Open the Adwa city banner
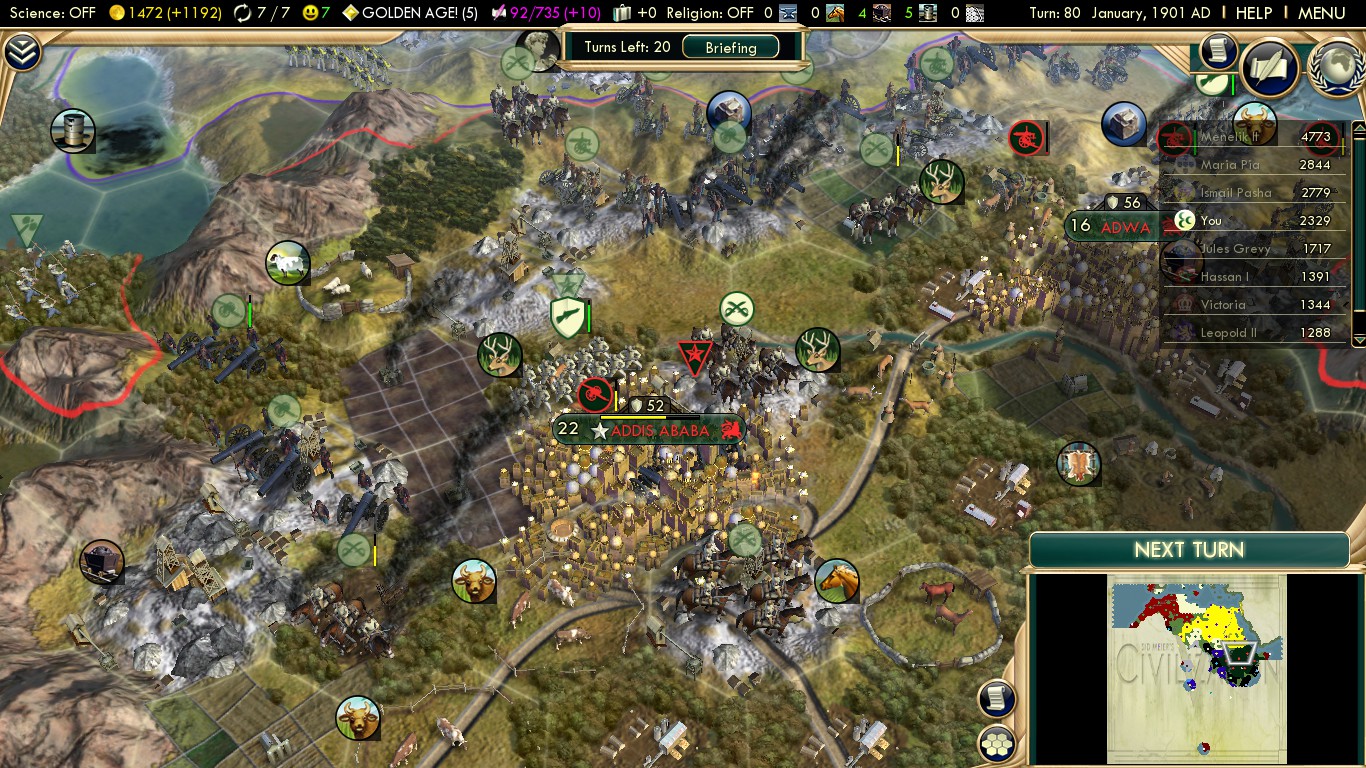Screen dimensions: 1366x768 pyautogui.click(x=1125, y=227)
